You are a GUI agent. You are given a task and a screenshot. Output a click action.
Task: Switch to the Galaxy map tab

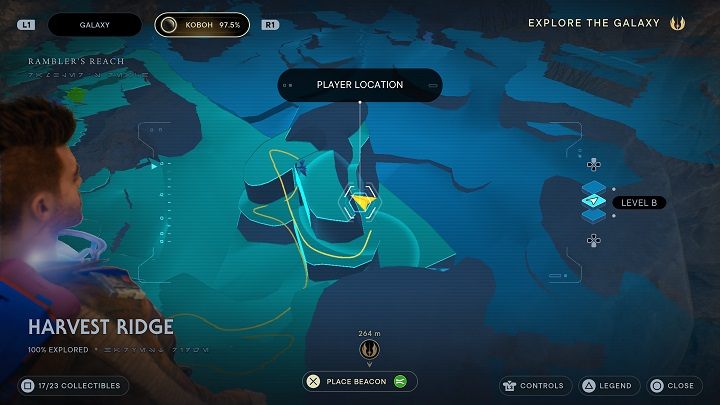95,23
